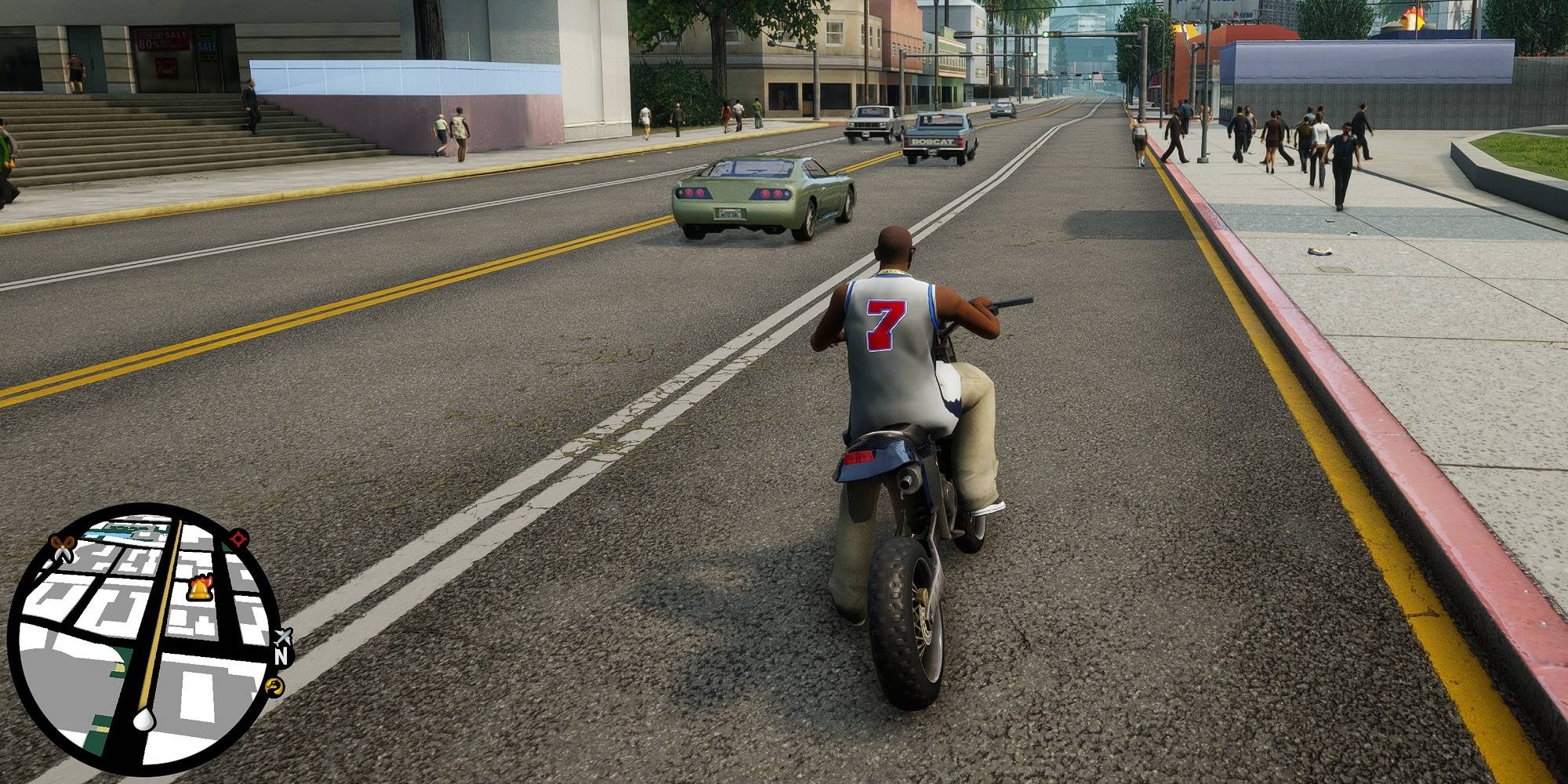This screenshot has width=1568, height=784.
Task: Click the scissors barber icon on minimap
Action: pyautogui.click(x=62, y=547)
